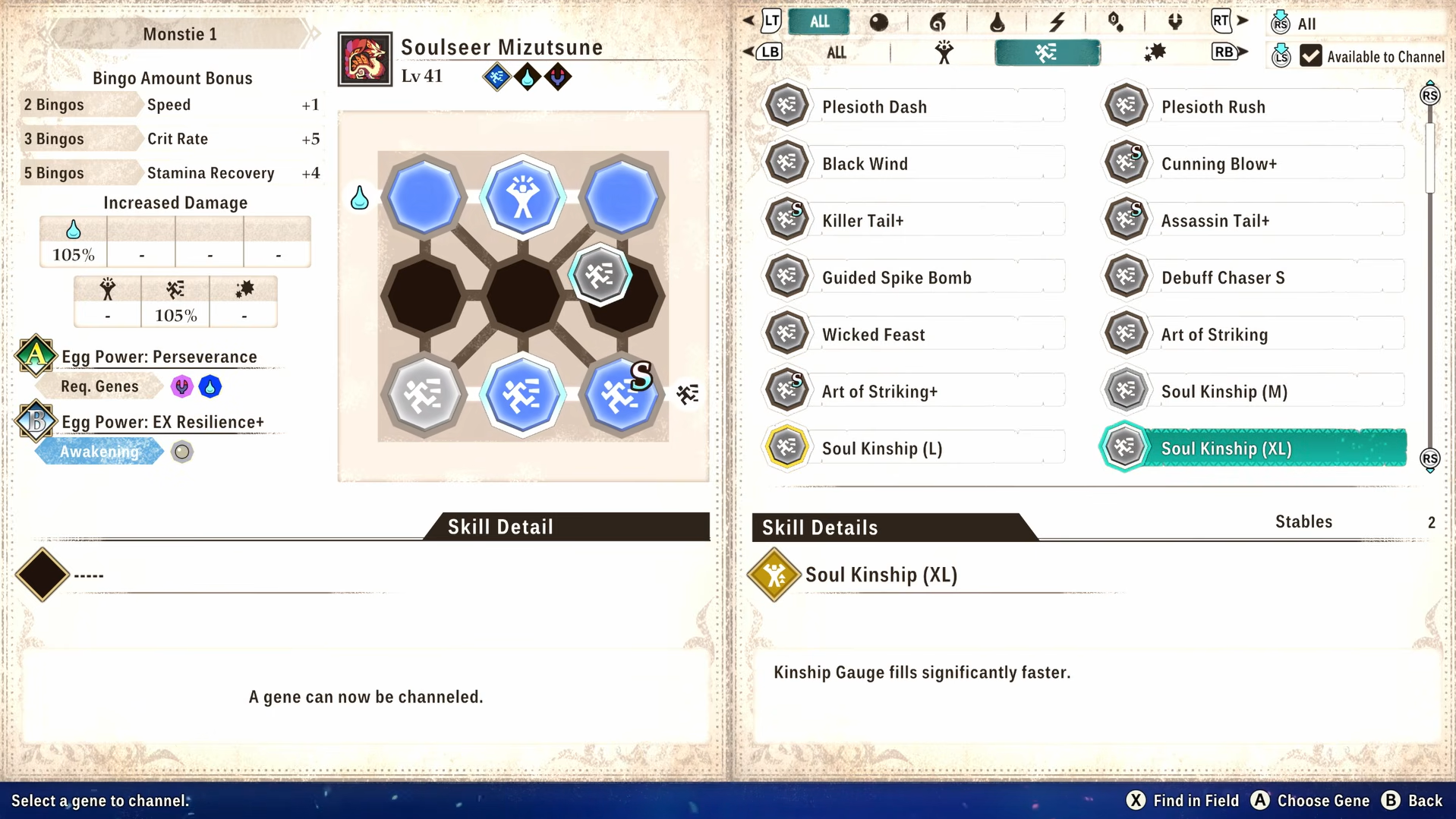Select the Soul Kinship (M) gene
The width and height of the screenshot is (1456, 819).
(x=1254, y=392)
